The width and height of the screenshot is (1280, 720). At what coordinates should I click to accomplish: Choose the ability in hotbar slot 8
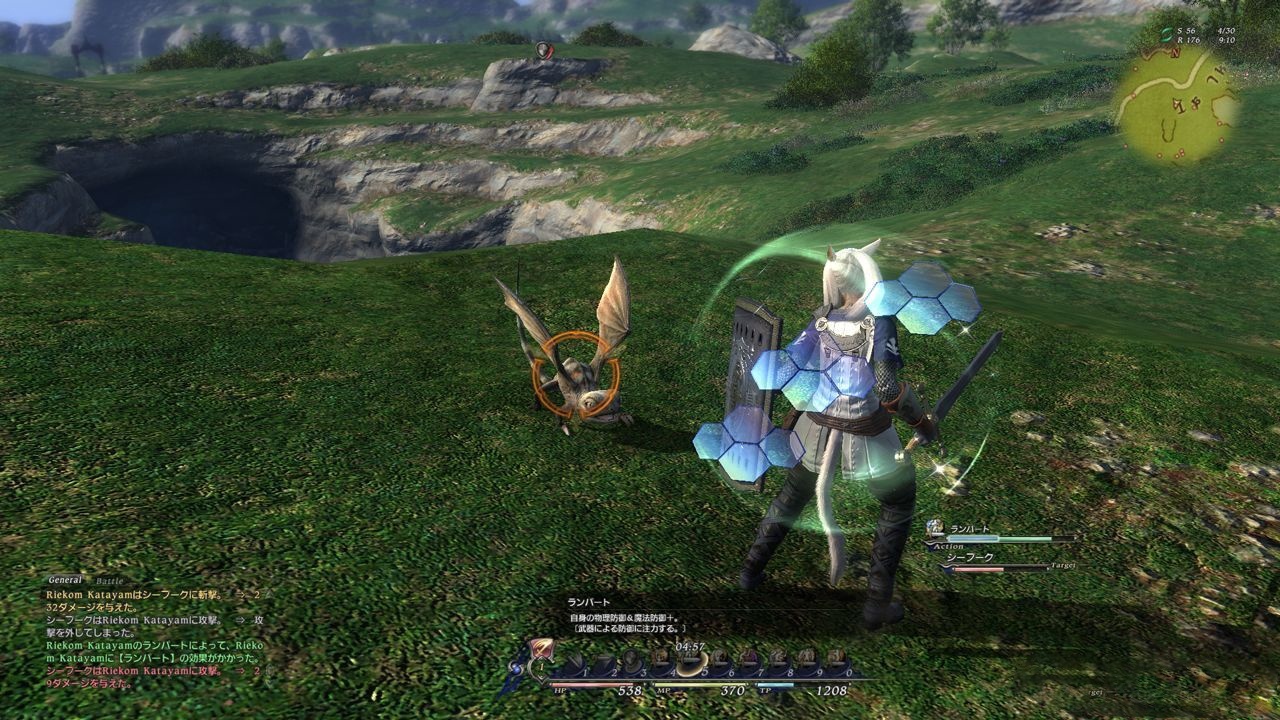[778, 660]
